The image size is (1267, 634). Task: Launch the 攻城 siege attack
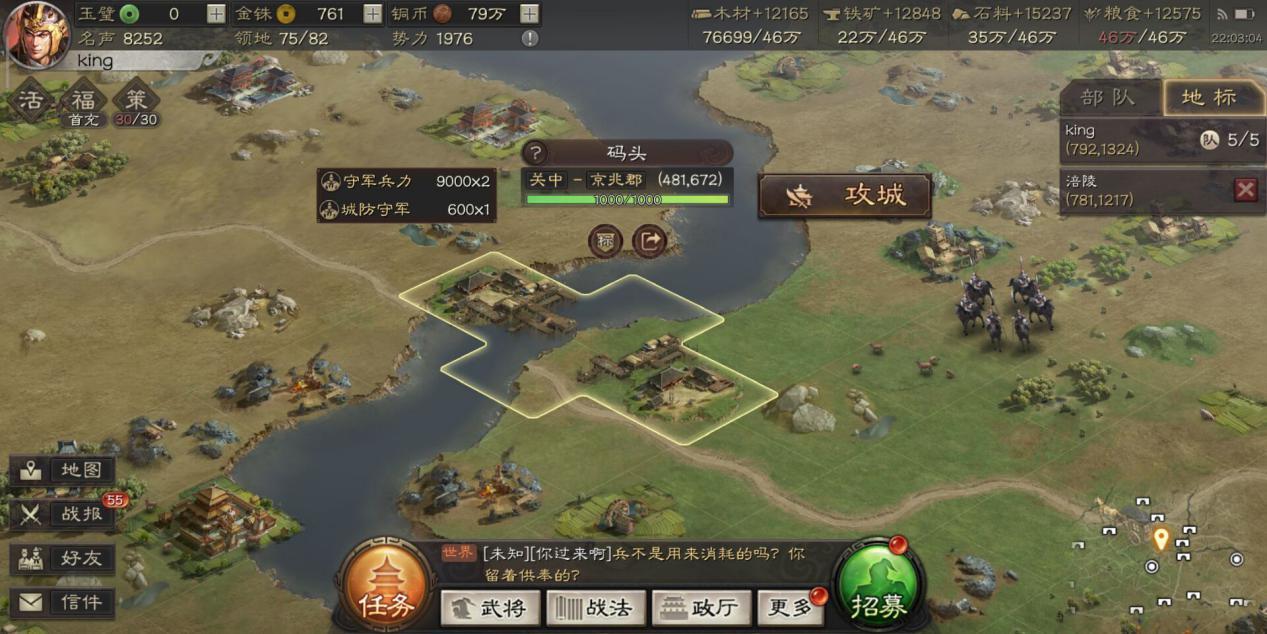[x=845, y=196]
